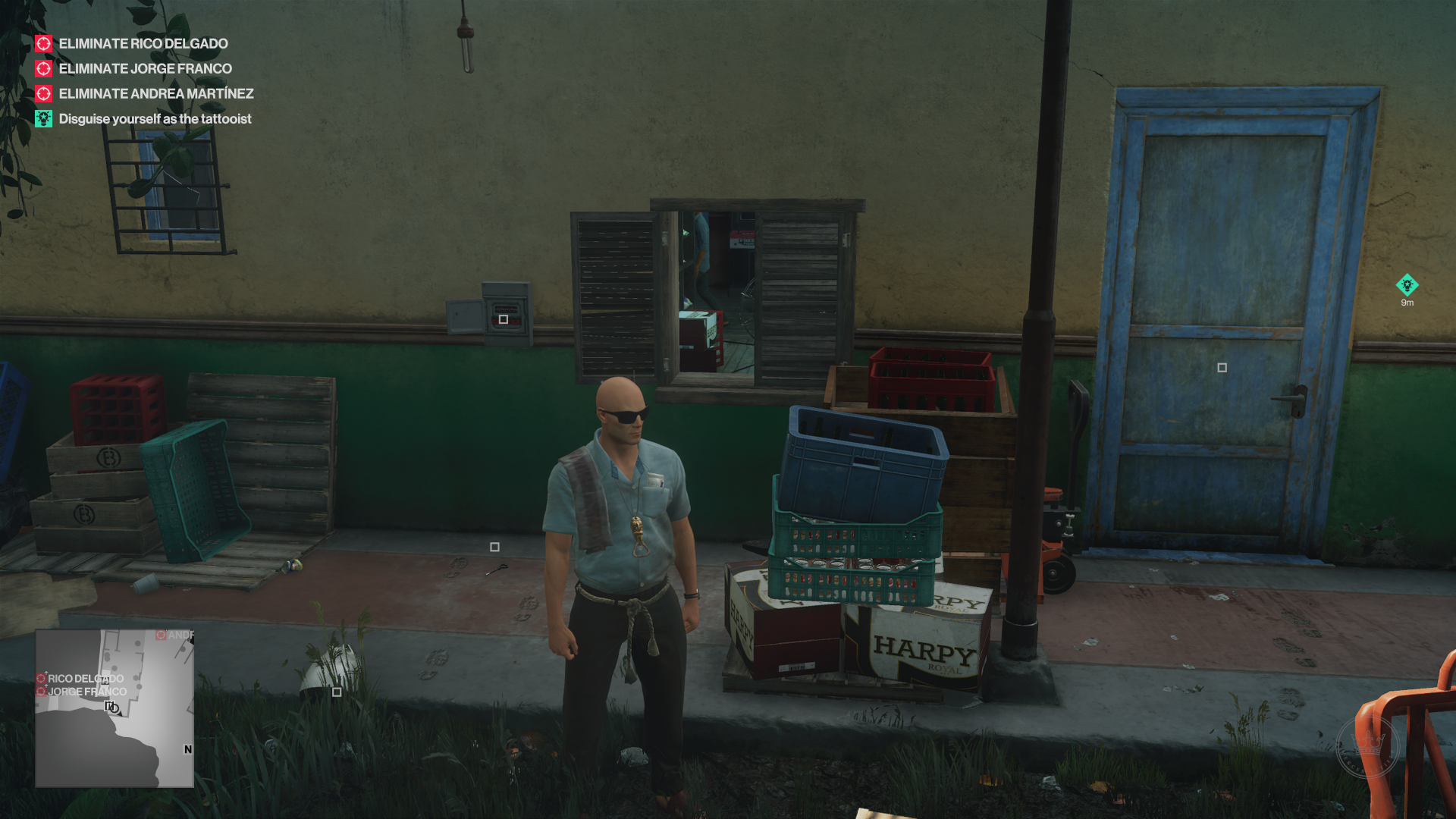Toggle the fuse box interaction marker

click(x=502, y=319)
